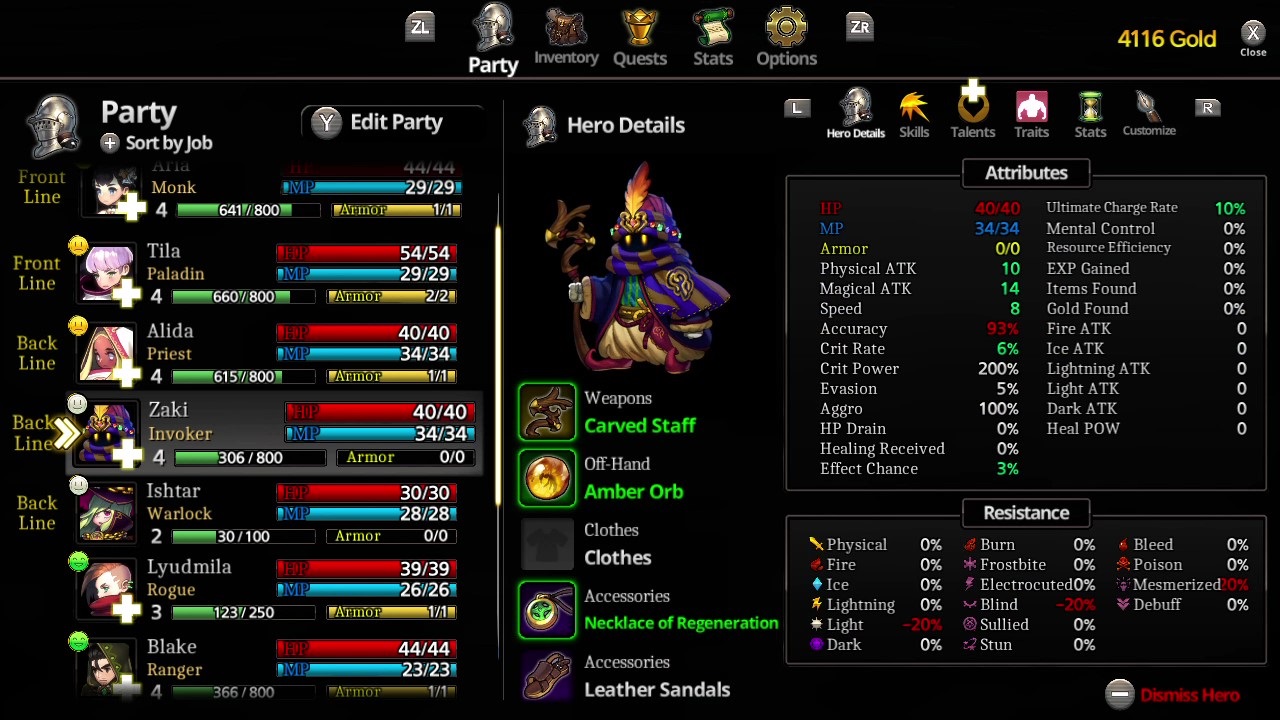Click the Carved Staff weapon icon
The height and width of the screenshot is (720, 1280).
pos(546,411)
